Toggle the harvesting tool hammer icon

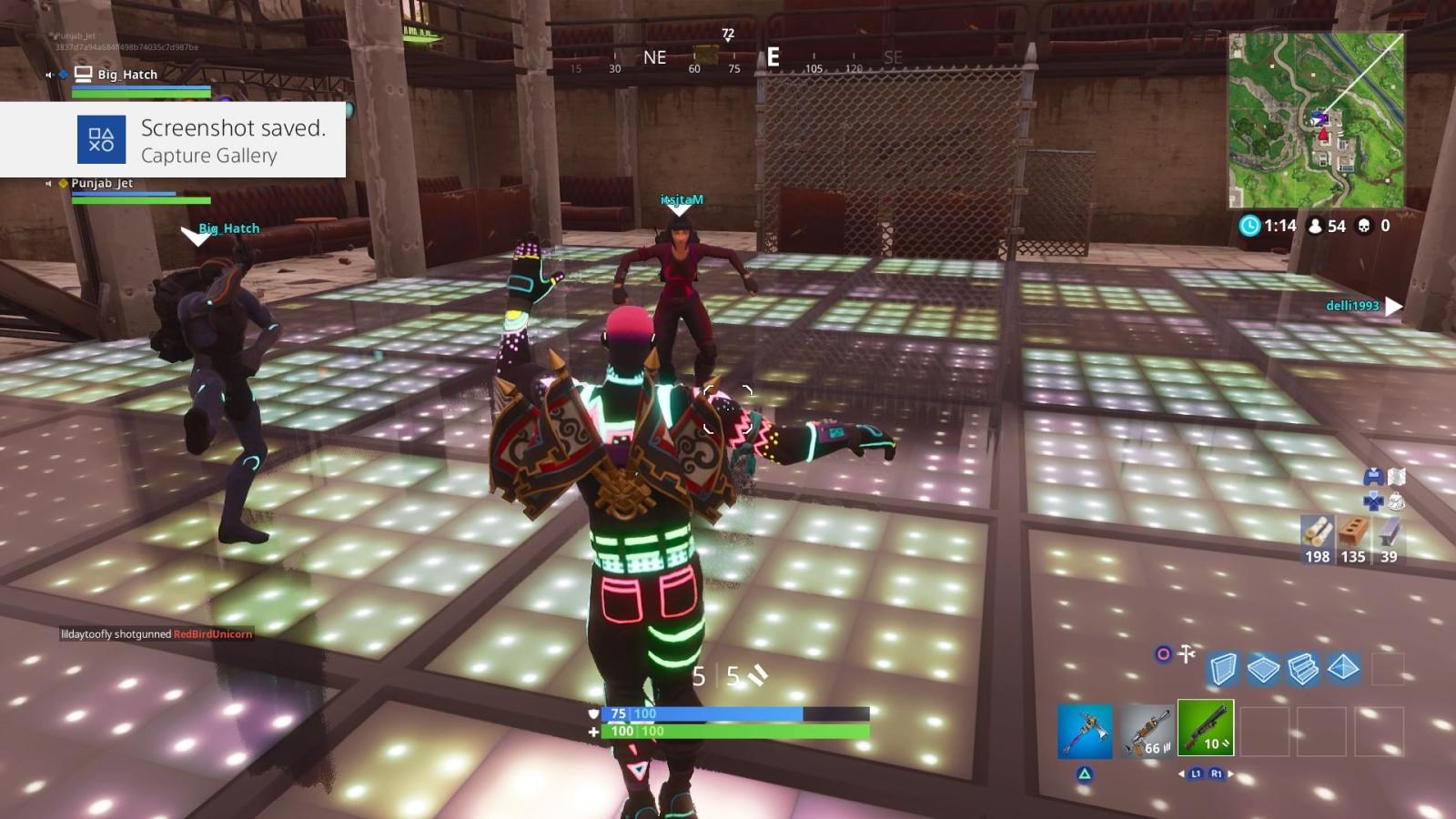pos(1186,653)
